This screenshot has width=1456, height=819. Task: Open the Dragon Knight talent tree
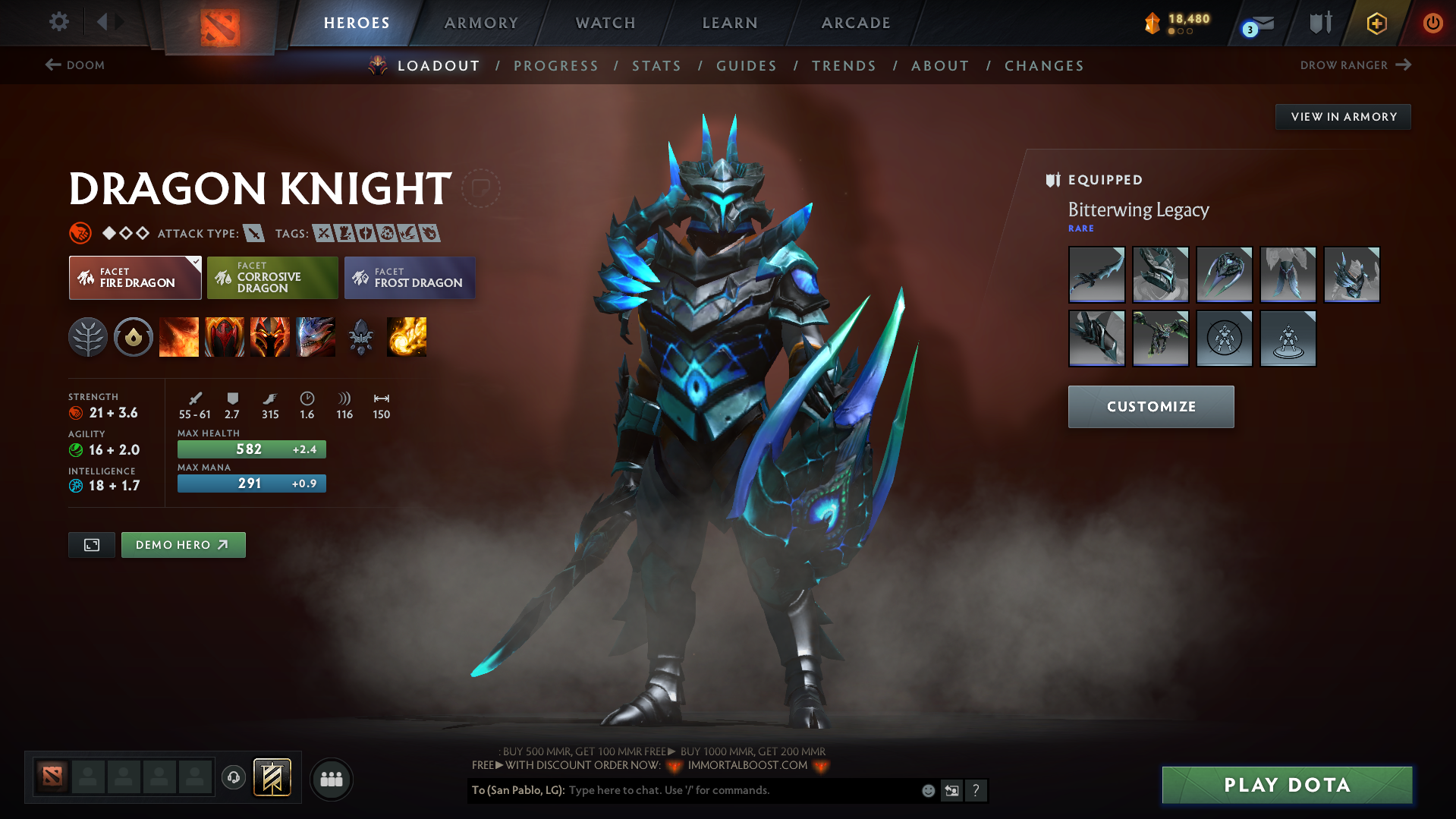pos(88,337)
